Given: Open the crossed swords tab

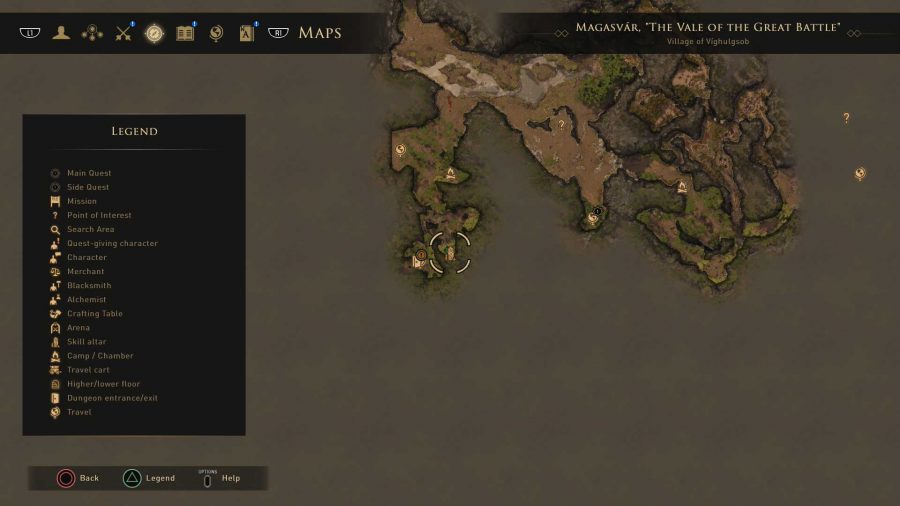Looking at the screenshot, I should pyautogui.click(x=123, y=33).
